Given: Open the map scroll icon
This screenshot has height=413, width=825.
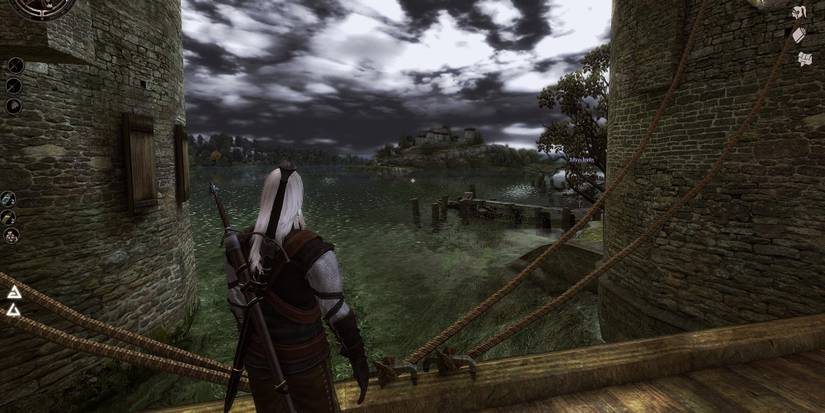Looking at the screenshot, I should point(804,59).
